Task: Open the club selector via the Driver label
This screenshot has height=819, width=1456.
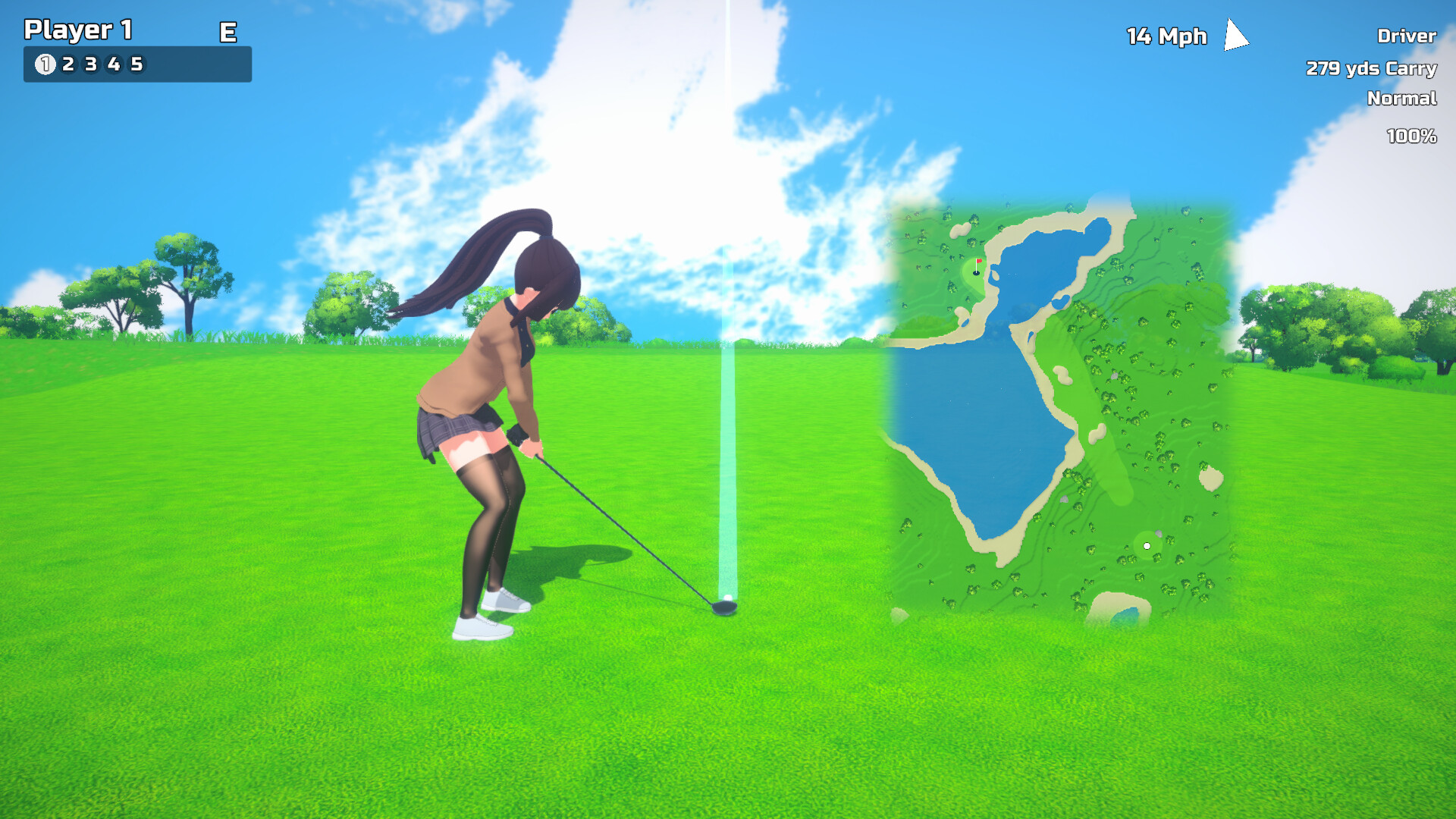Action: pos(1407,36)
